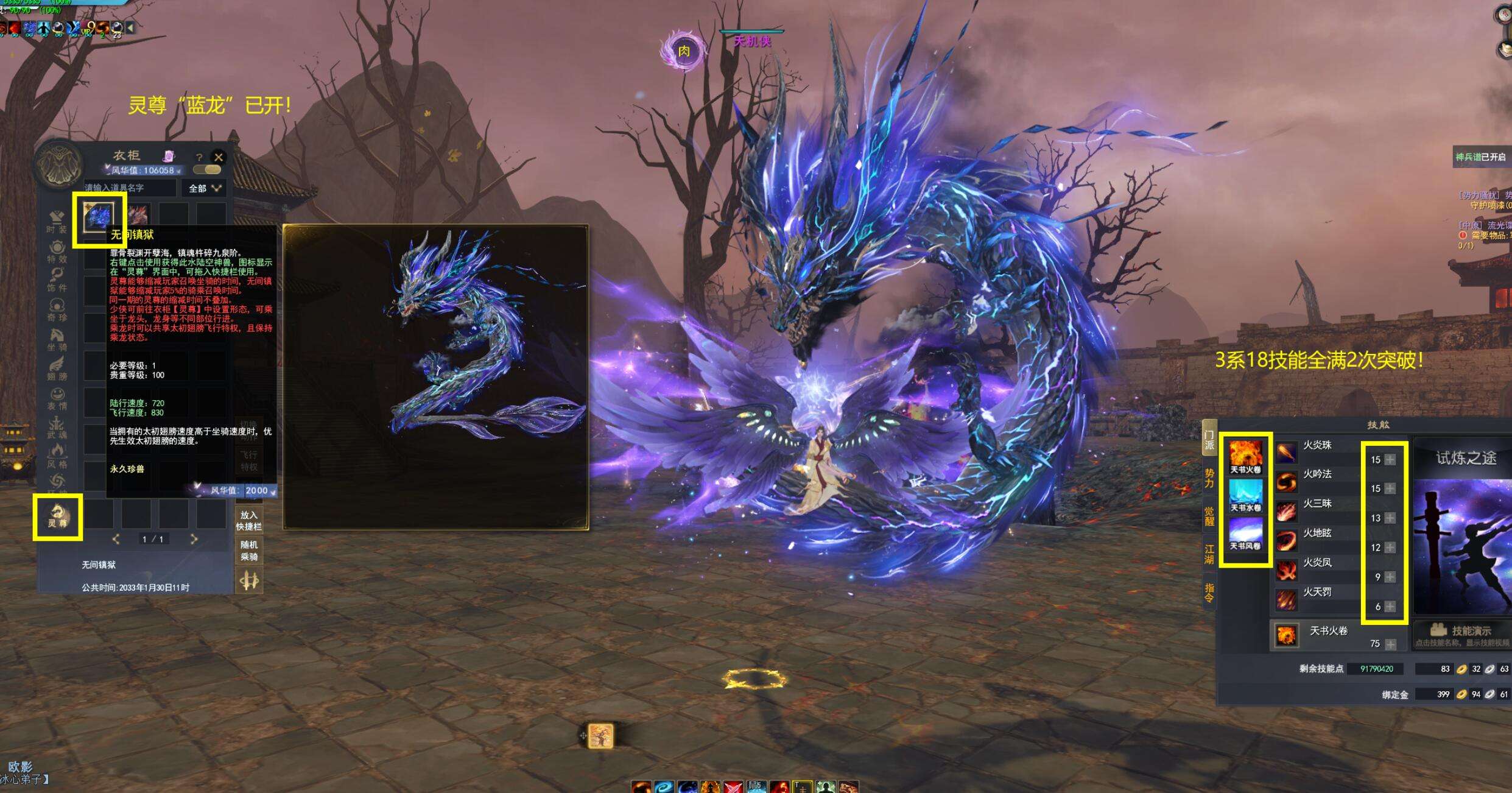The height and width of the screenshot is (793, 1512).
Task: Increase 火天罚 skill level with plus
Action: pos(1390,607)
